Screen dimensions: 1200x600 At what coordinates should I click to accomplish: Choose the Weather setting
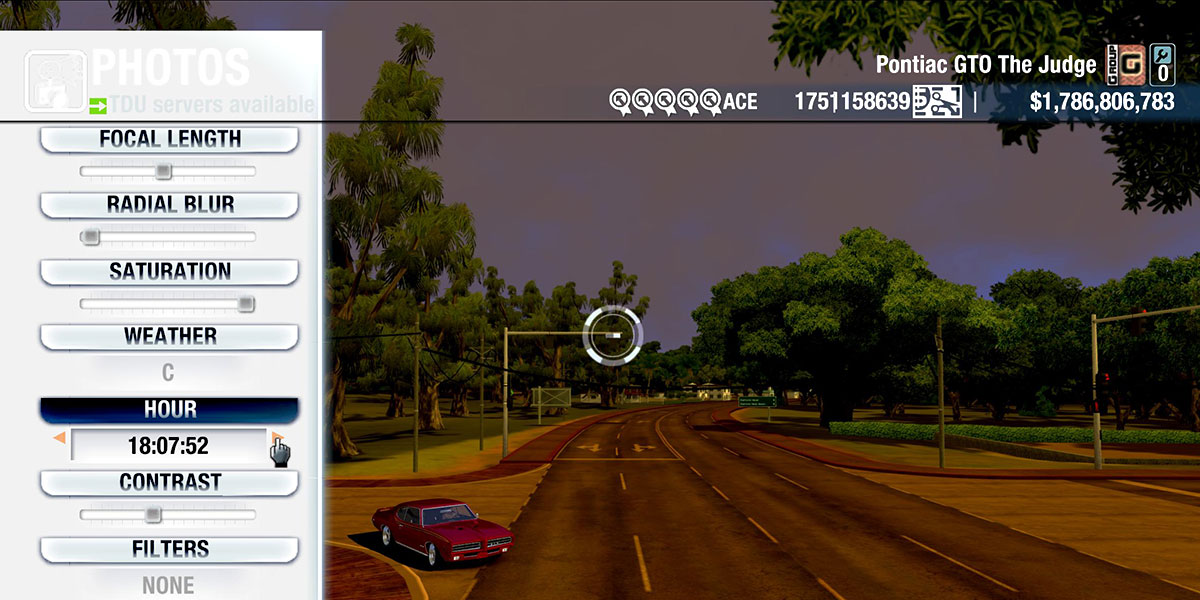pos(169,336)
